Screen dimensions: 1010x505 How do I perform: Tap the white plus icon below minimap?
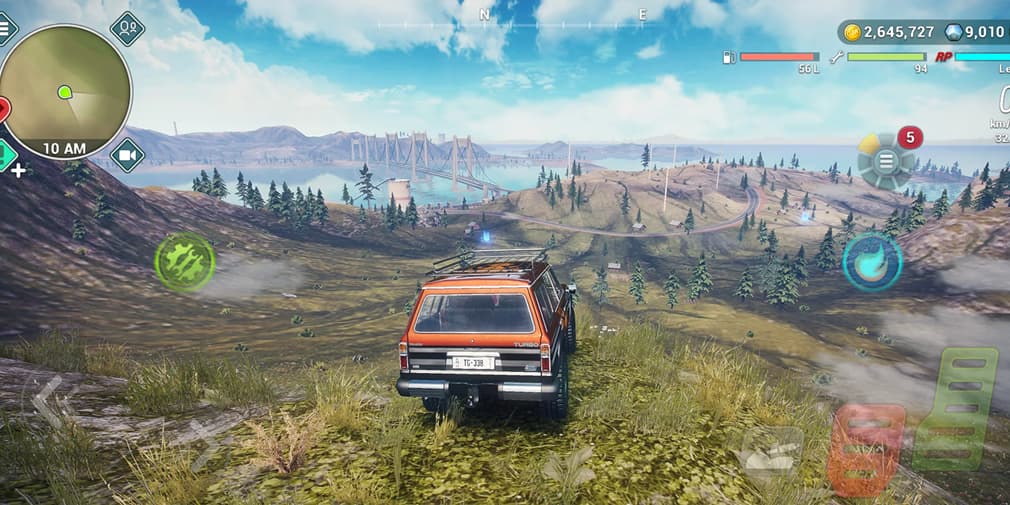18,170
